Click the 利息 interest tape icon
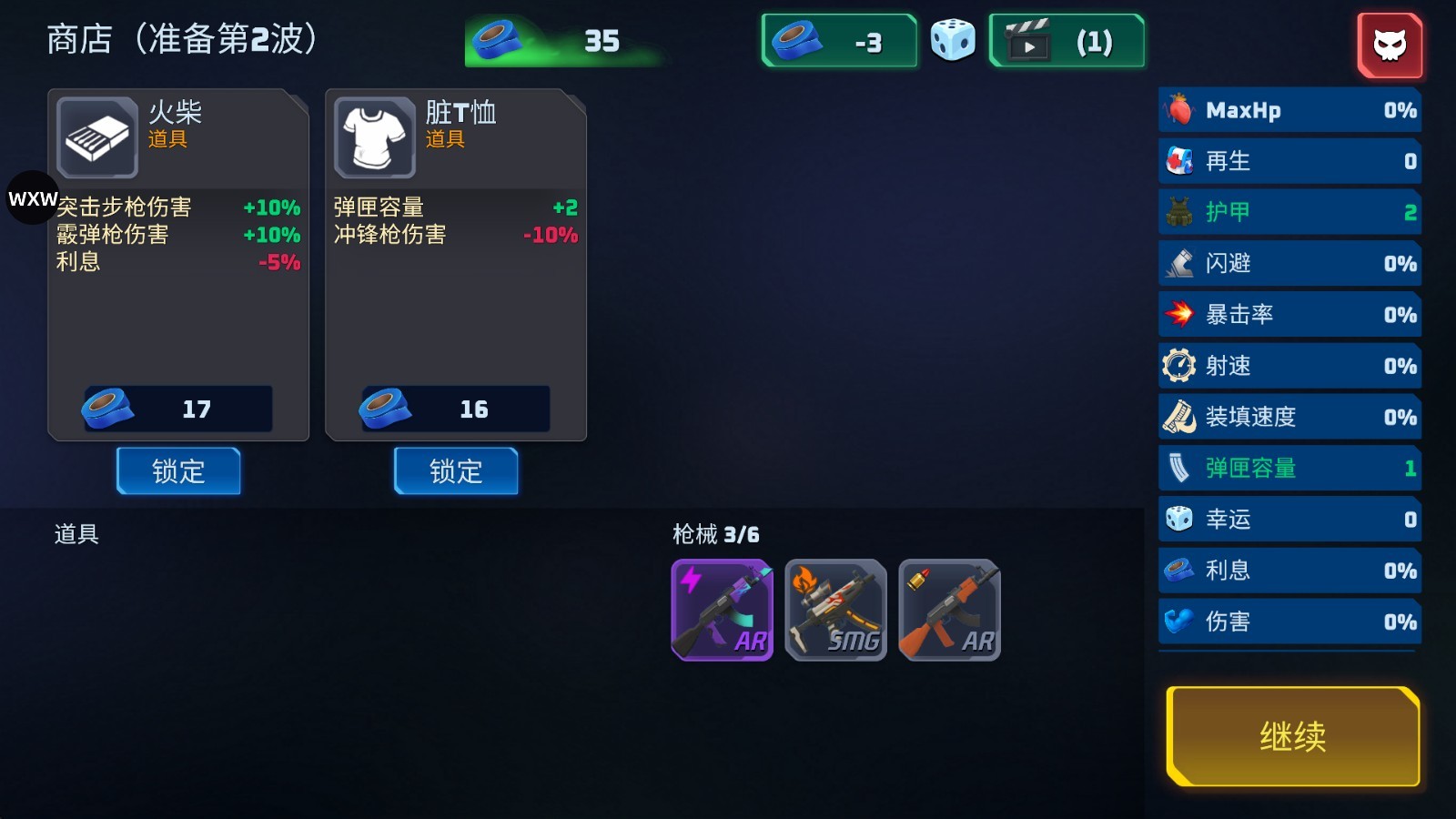The image size is (1456, 819). (1180, 570)
